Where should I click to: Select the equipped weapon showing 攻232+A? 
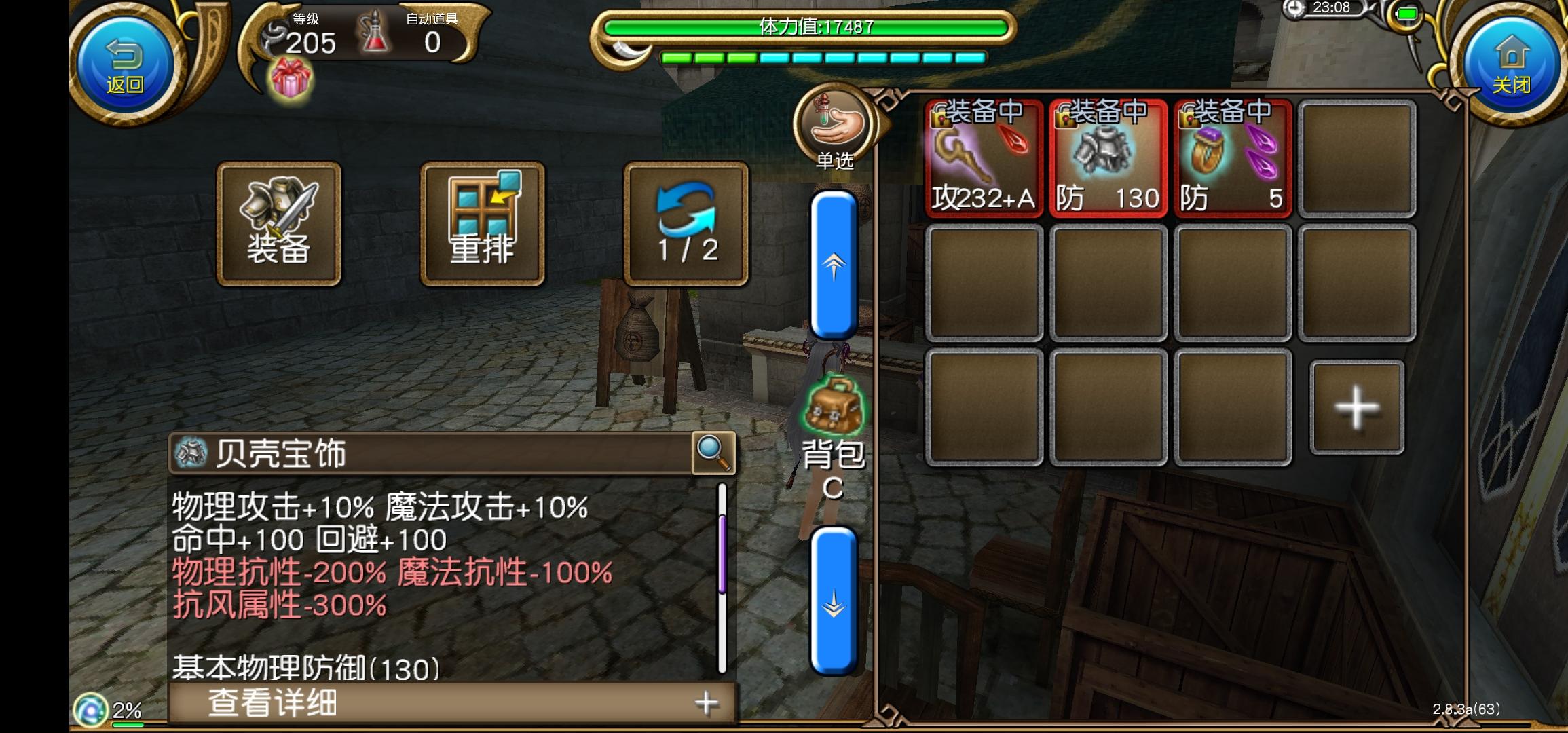click(x=984, y=159)
